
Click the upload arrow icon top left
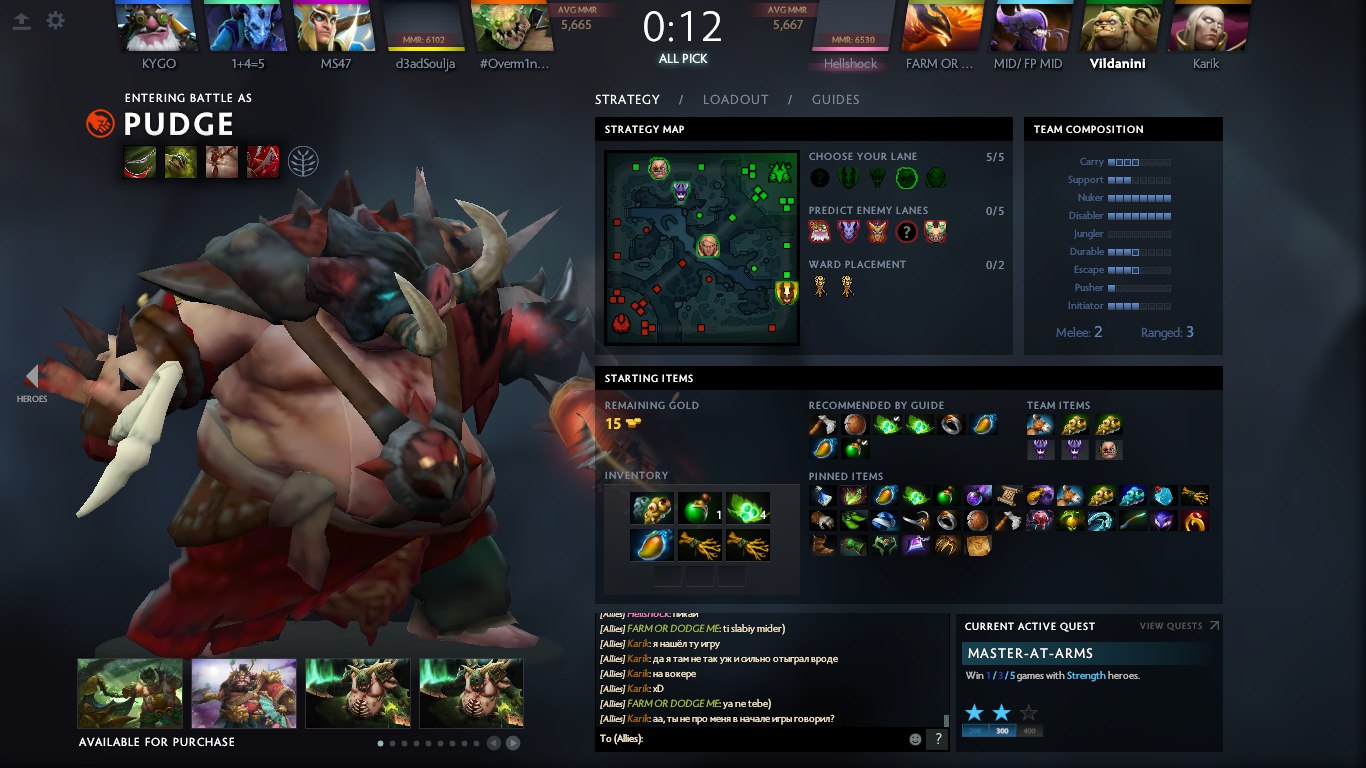tap(21, 20)
